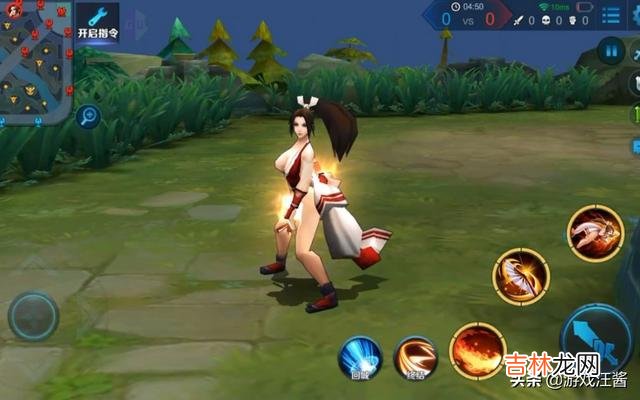Activate the folding fan skill

point(520,277)
